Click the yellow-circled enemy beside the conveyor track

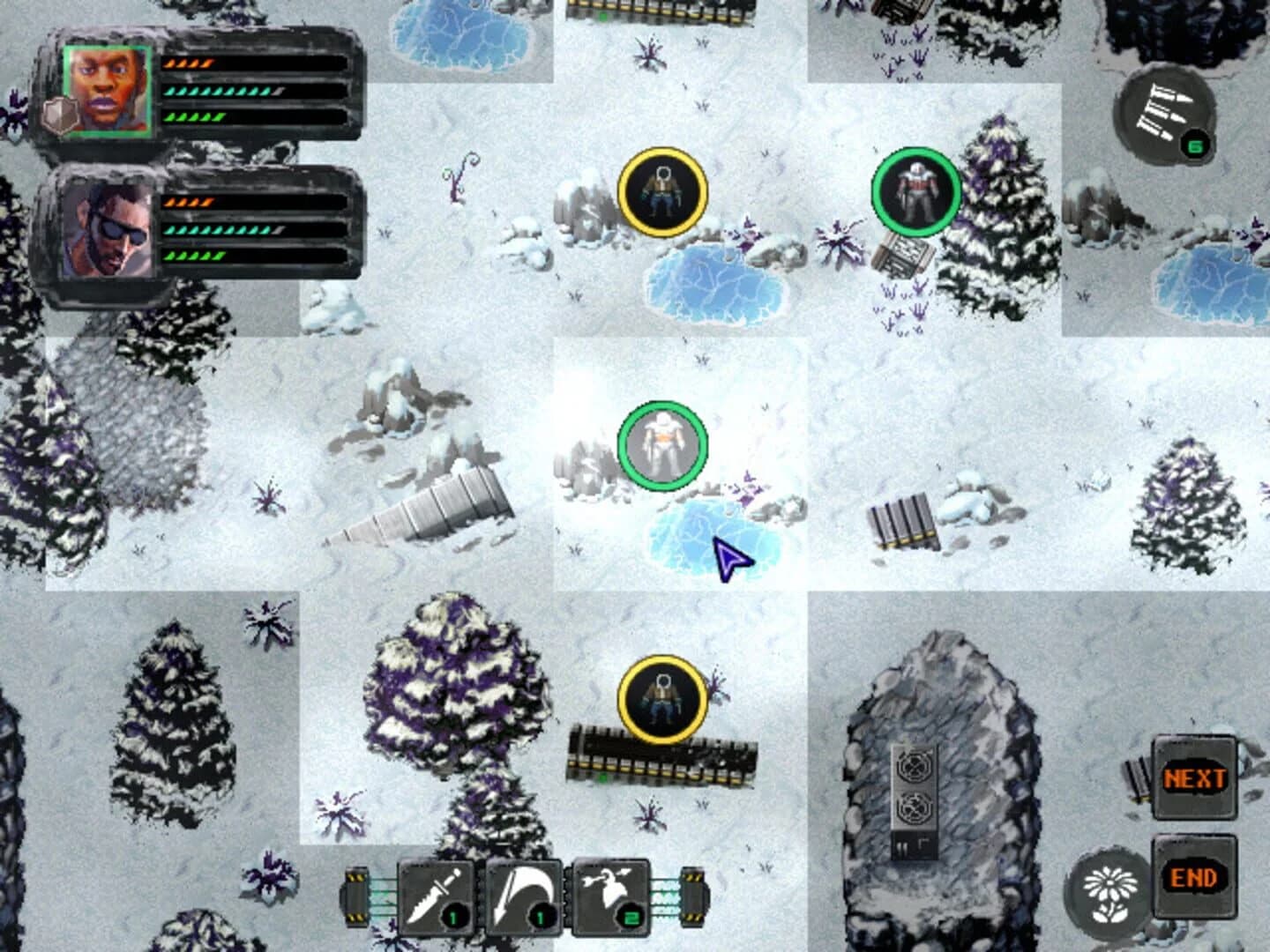[x=662, y=699]
